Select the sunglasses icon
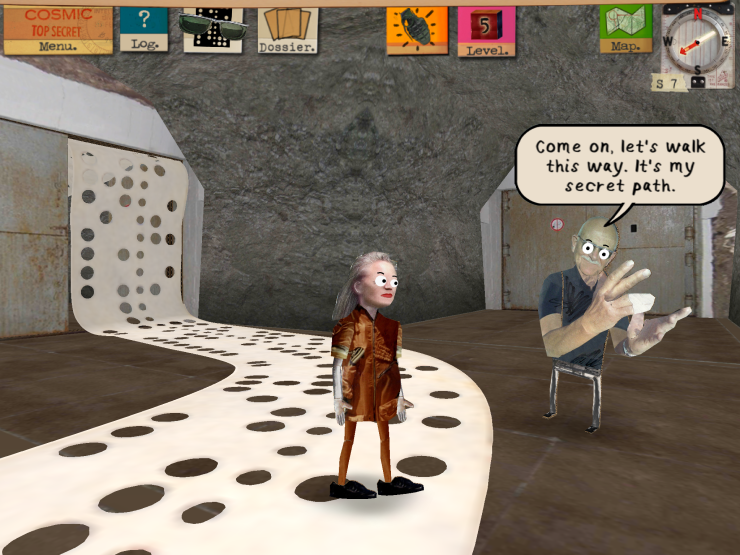Viewport: 740px width, 555px height. 212,28
